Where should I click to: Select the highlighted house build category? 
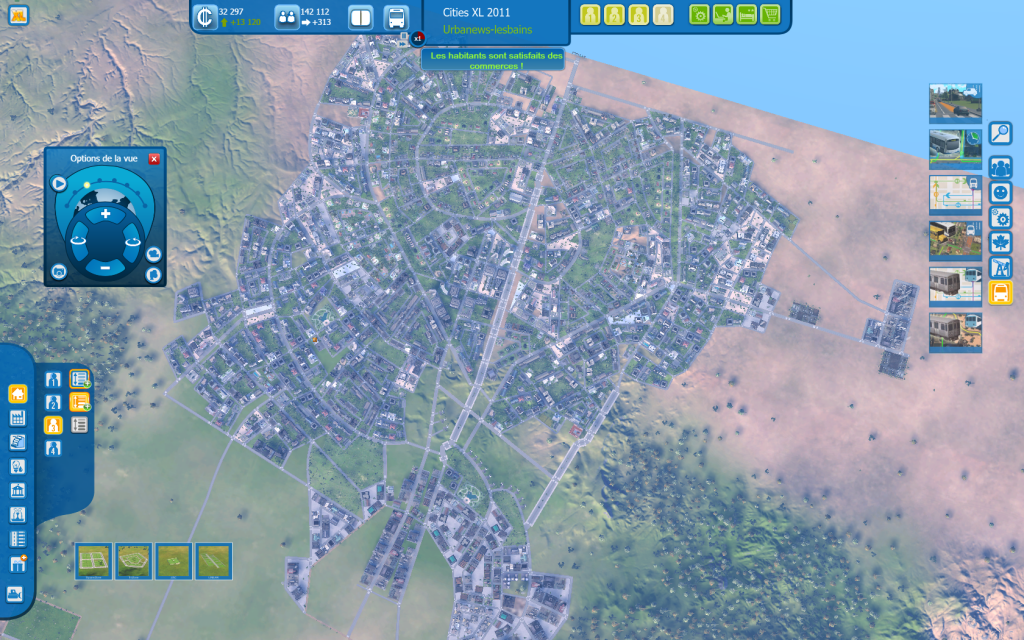[x=17, y=394]
